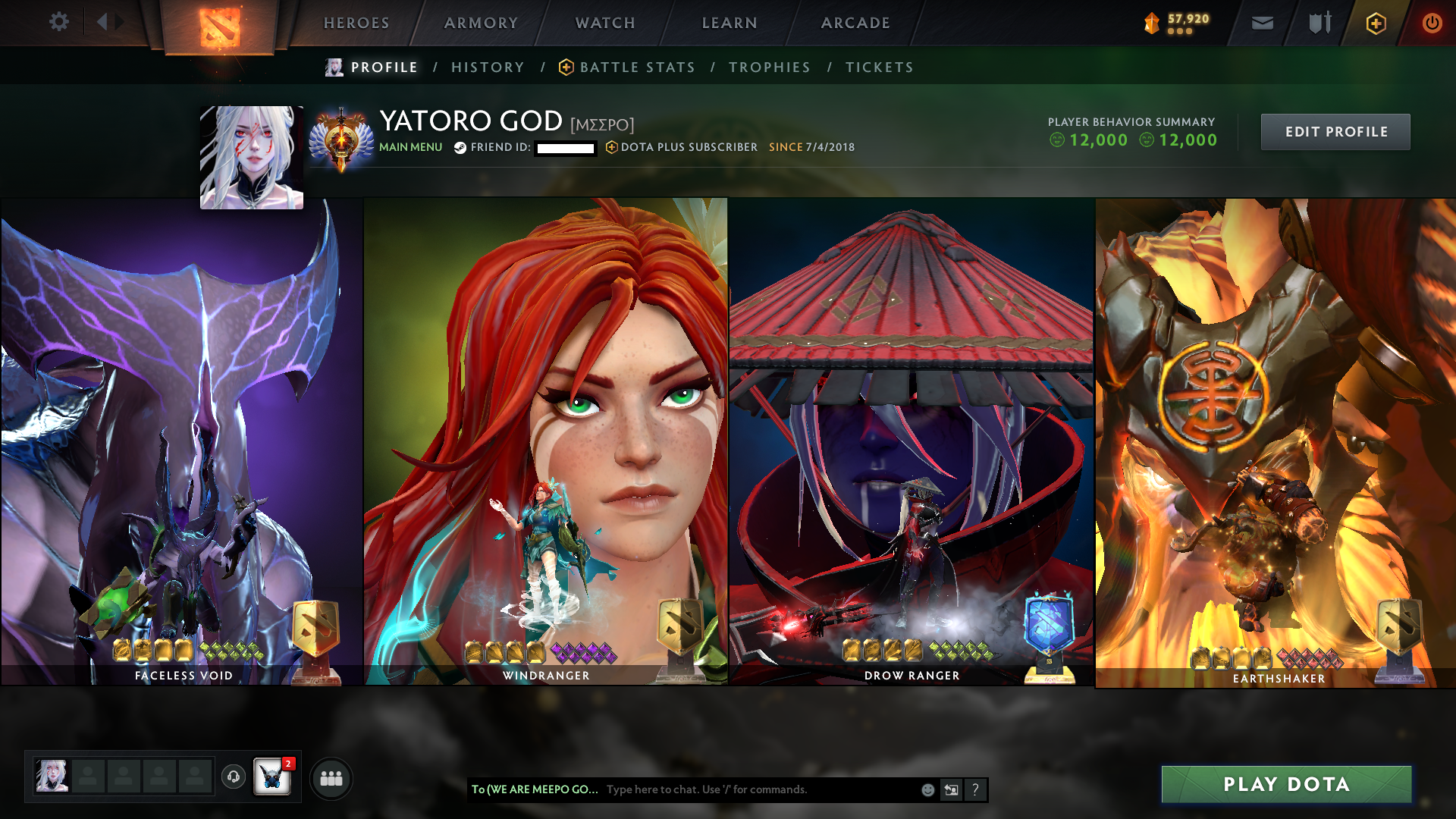Open the 'To (WE ARE MEEPO GO...' channel selector
The height and width of the screenshot is (819, 1456).
[533, 789]
